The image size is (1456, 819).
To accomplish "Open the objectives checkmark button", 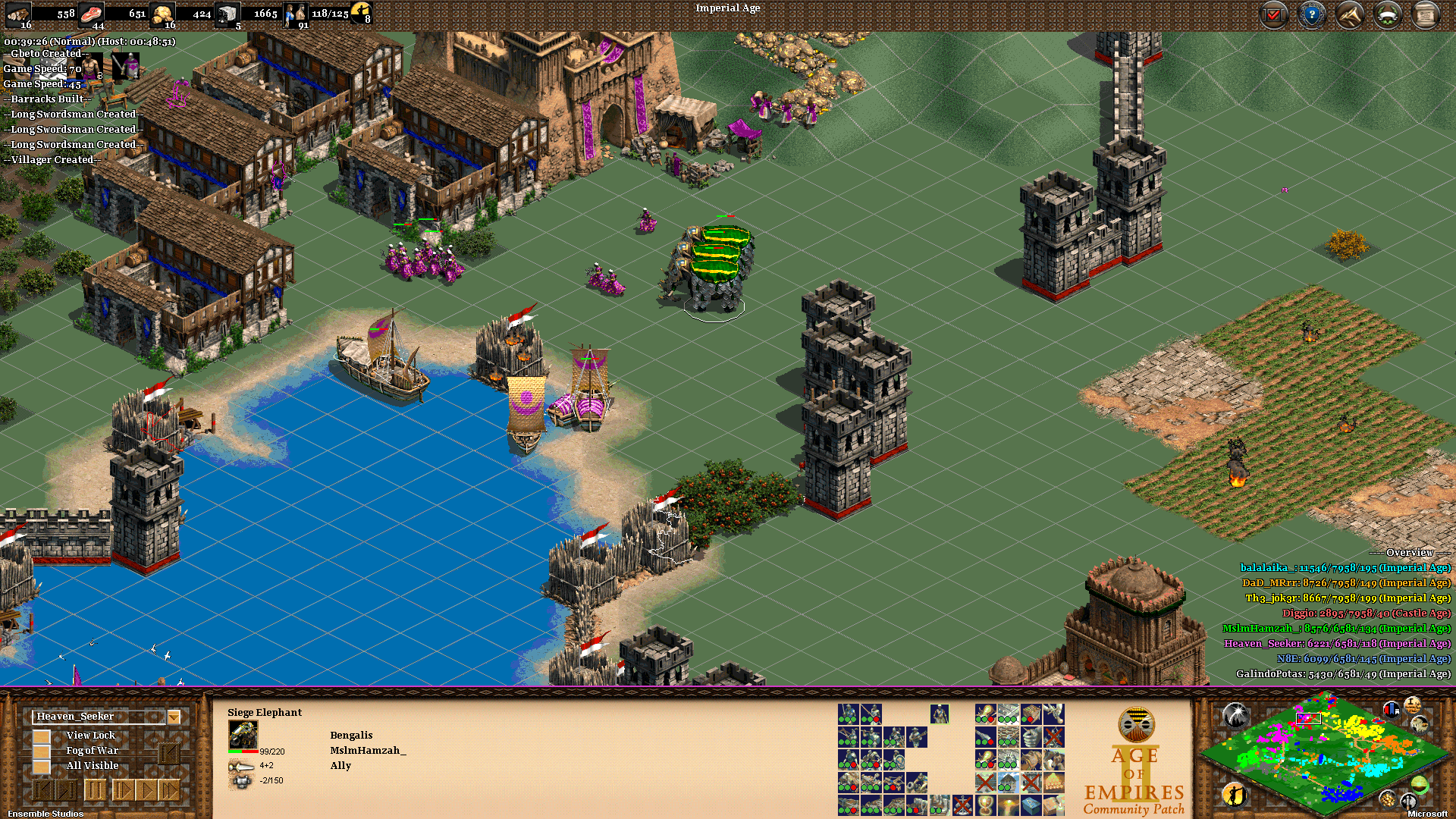I will [1274, 15].
